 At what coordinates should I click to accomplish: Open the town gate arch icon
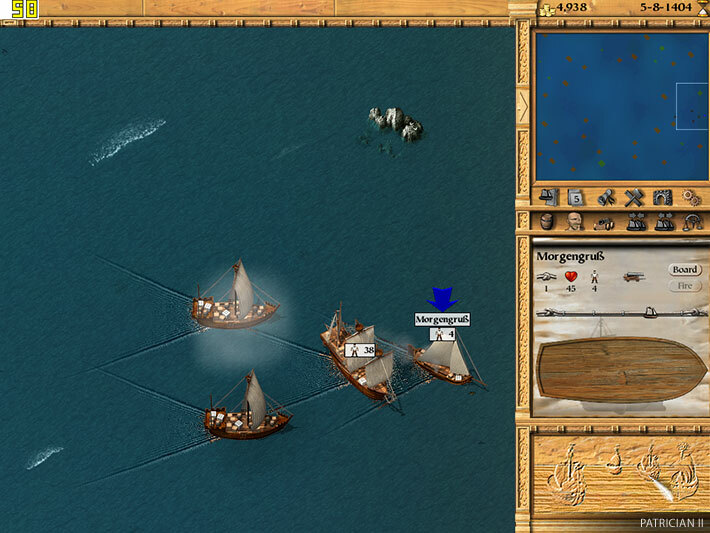(660, 197)
